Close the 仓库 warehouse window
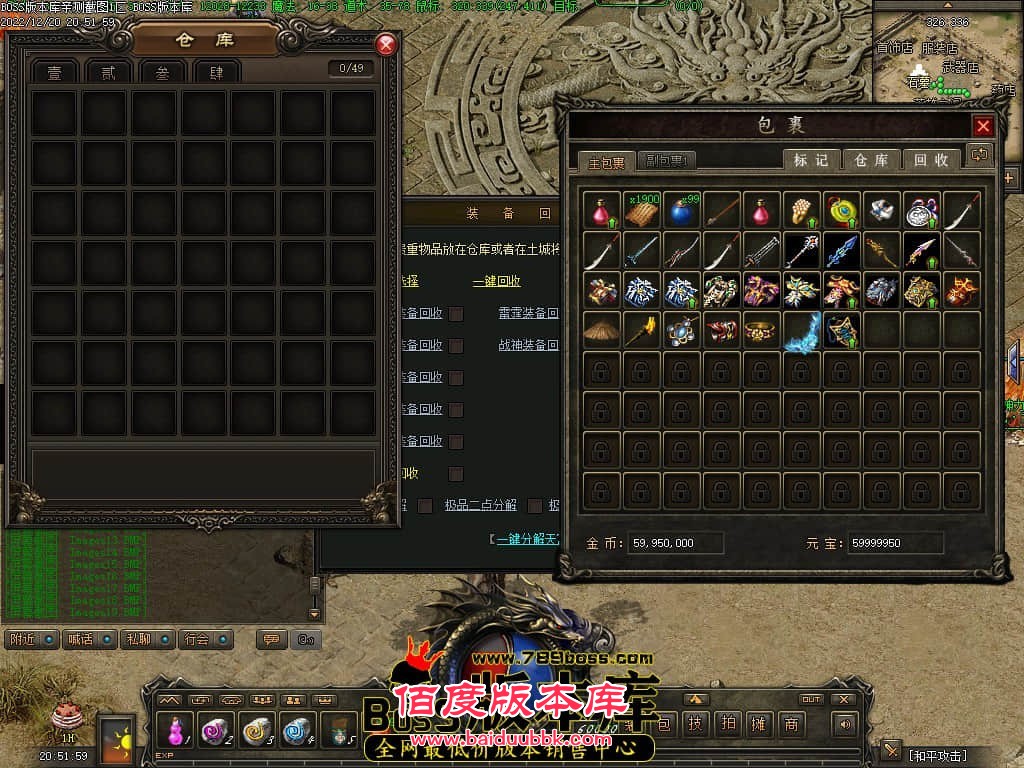 386,45
